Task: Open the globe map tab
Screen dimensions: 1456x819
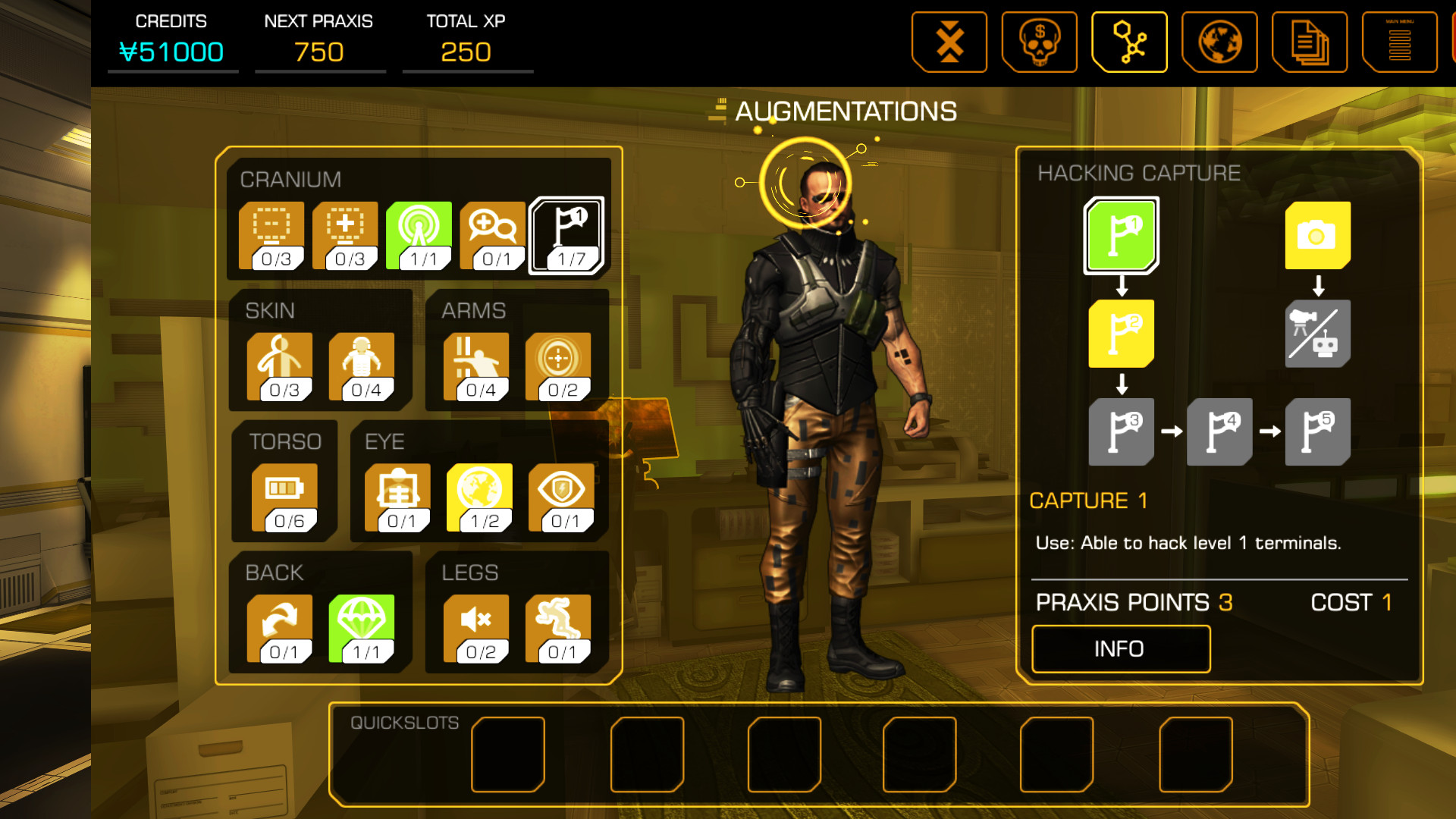Action: coord(1219,42)
